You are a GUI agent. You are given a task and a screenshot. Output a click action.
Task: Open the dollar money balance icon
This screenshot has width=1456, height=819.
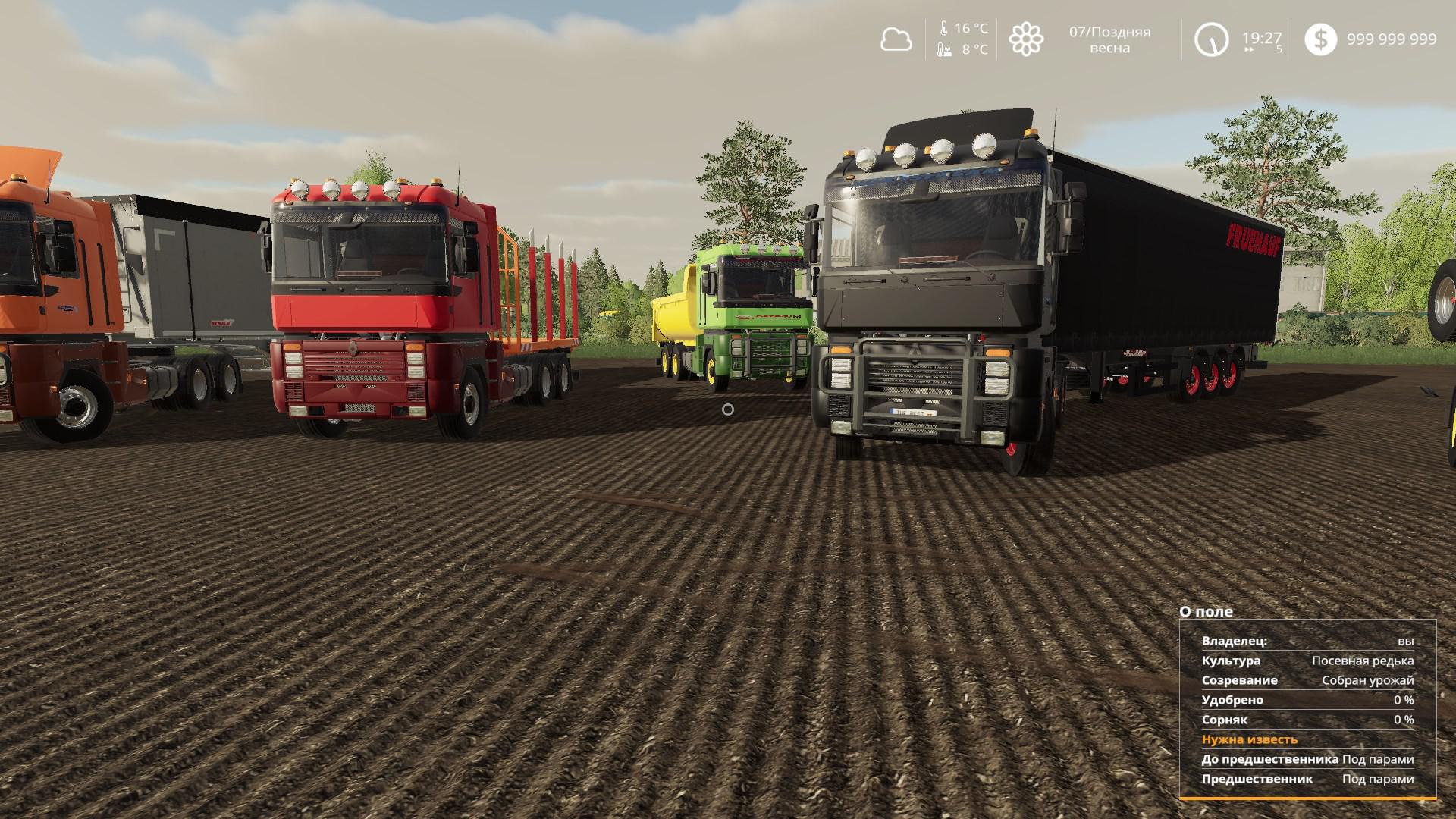(x=1320, y=39)
